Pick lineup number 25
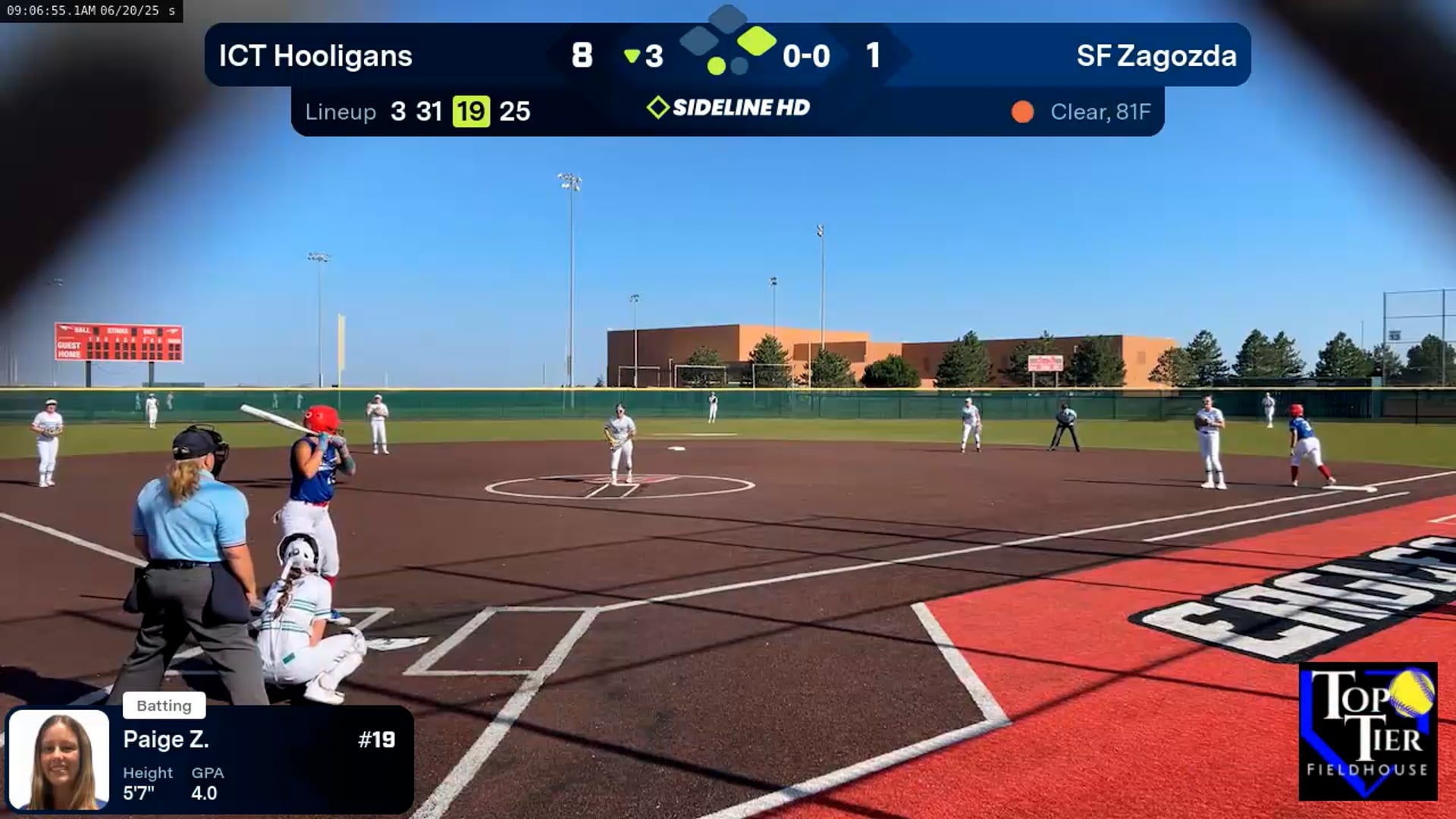This screenshot has height=819, width=1456. [x=515, y=111]
